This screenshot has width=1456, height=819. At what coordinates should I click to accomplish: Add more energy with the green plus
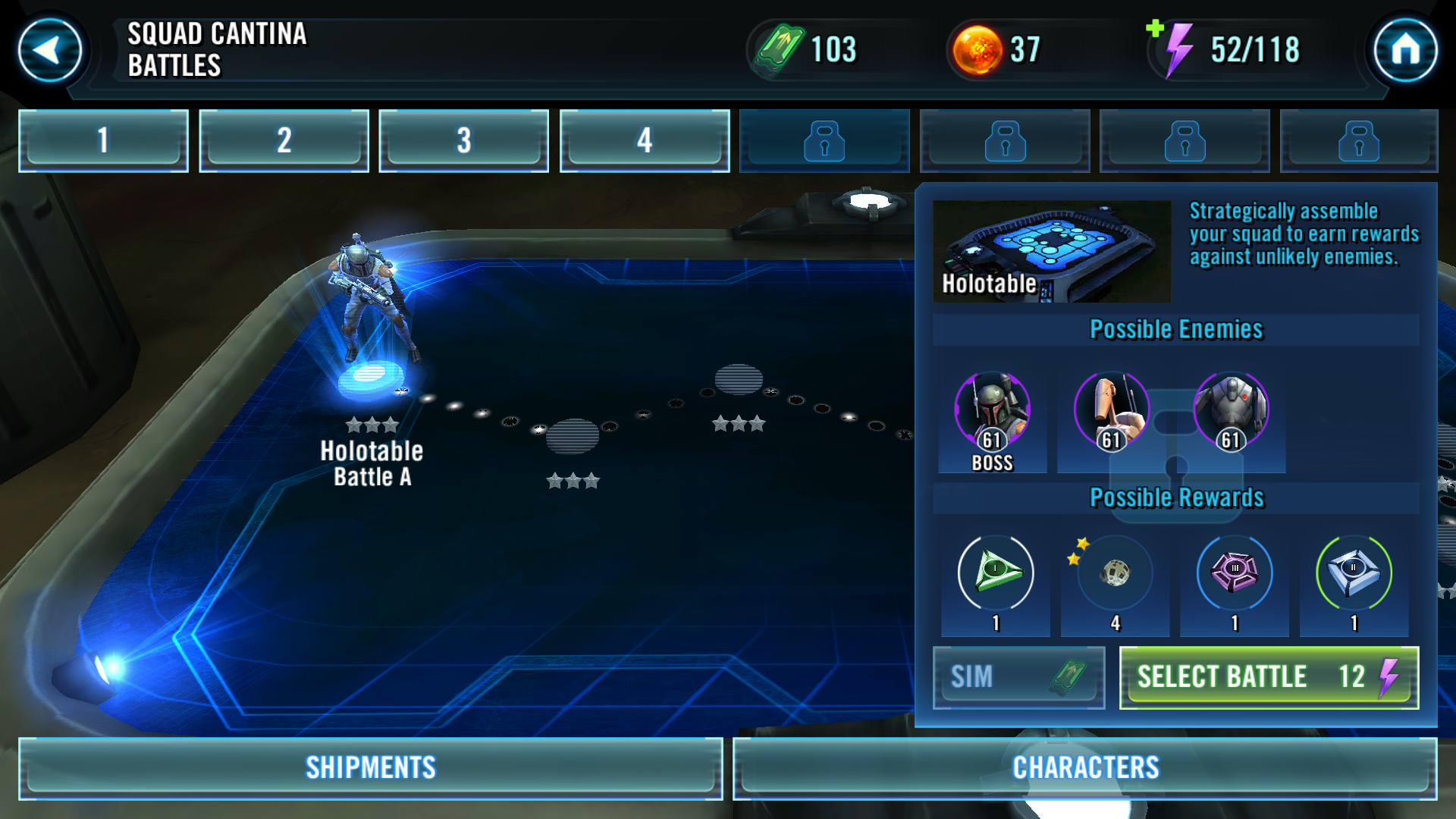click(x=1155, y=29)
